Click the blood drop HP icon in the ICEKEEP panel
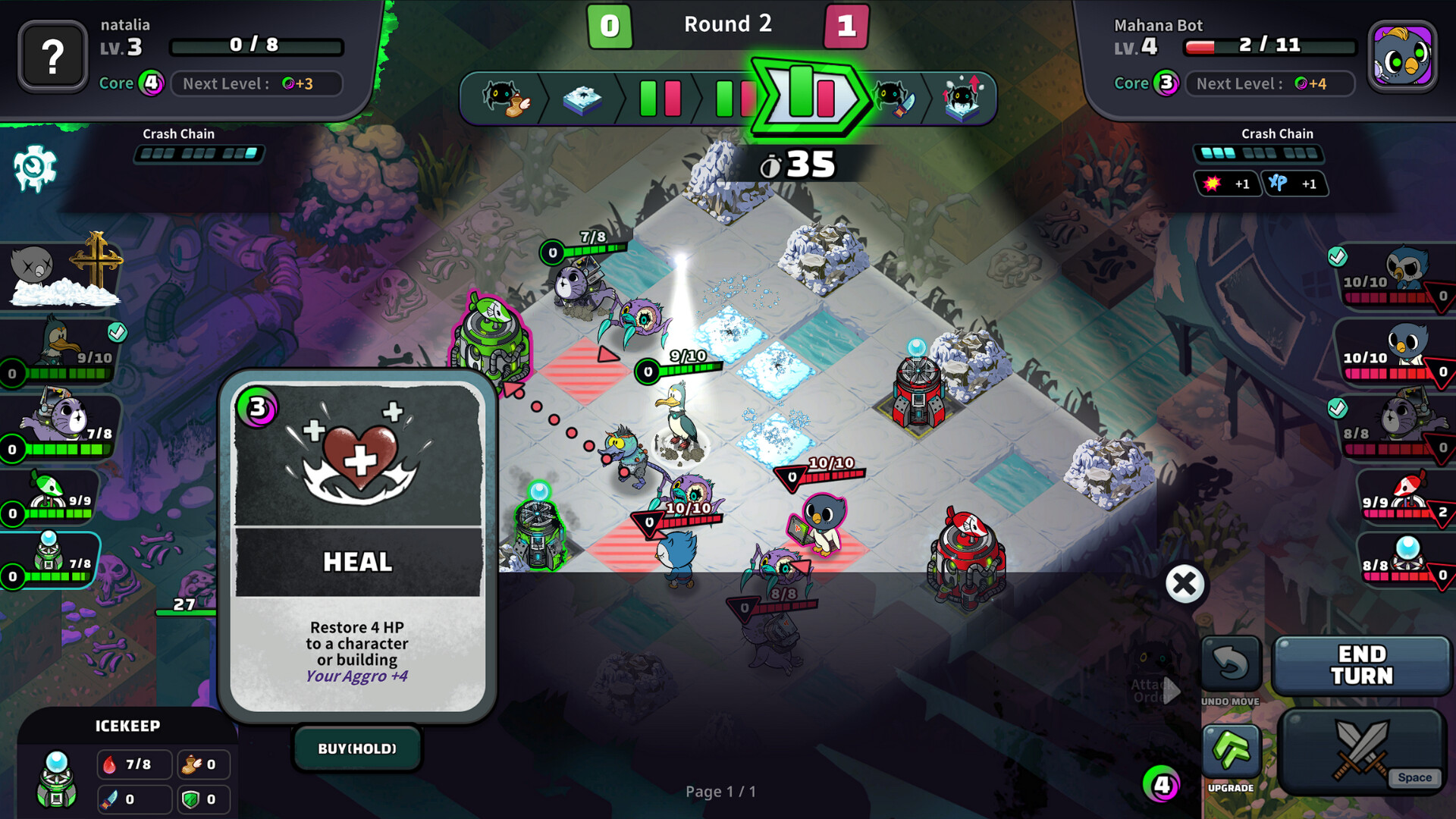This screenshot has height=819, width=1456. [x=111, y=764]
